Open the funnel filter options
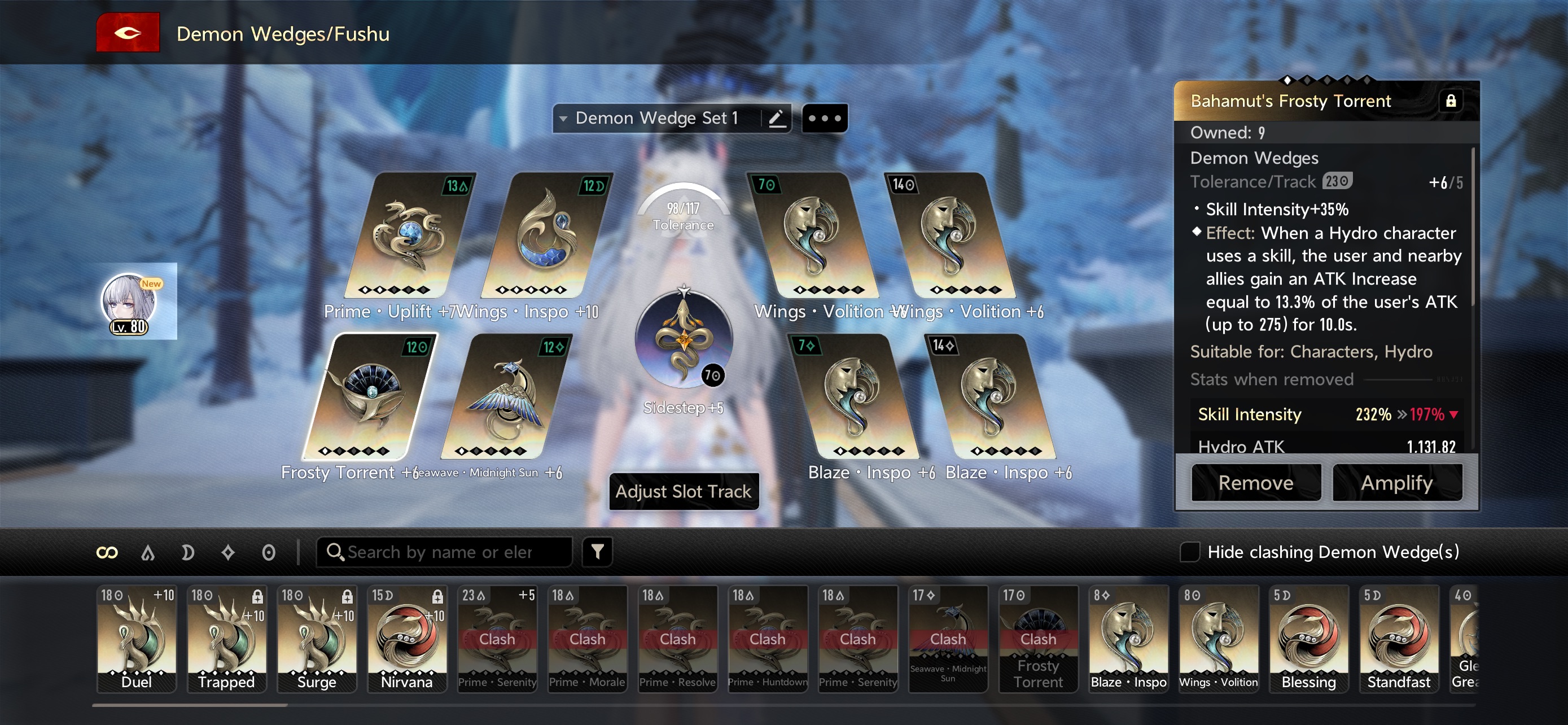Screen dimensions: 1568x725 [597, 552]
